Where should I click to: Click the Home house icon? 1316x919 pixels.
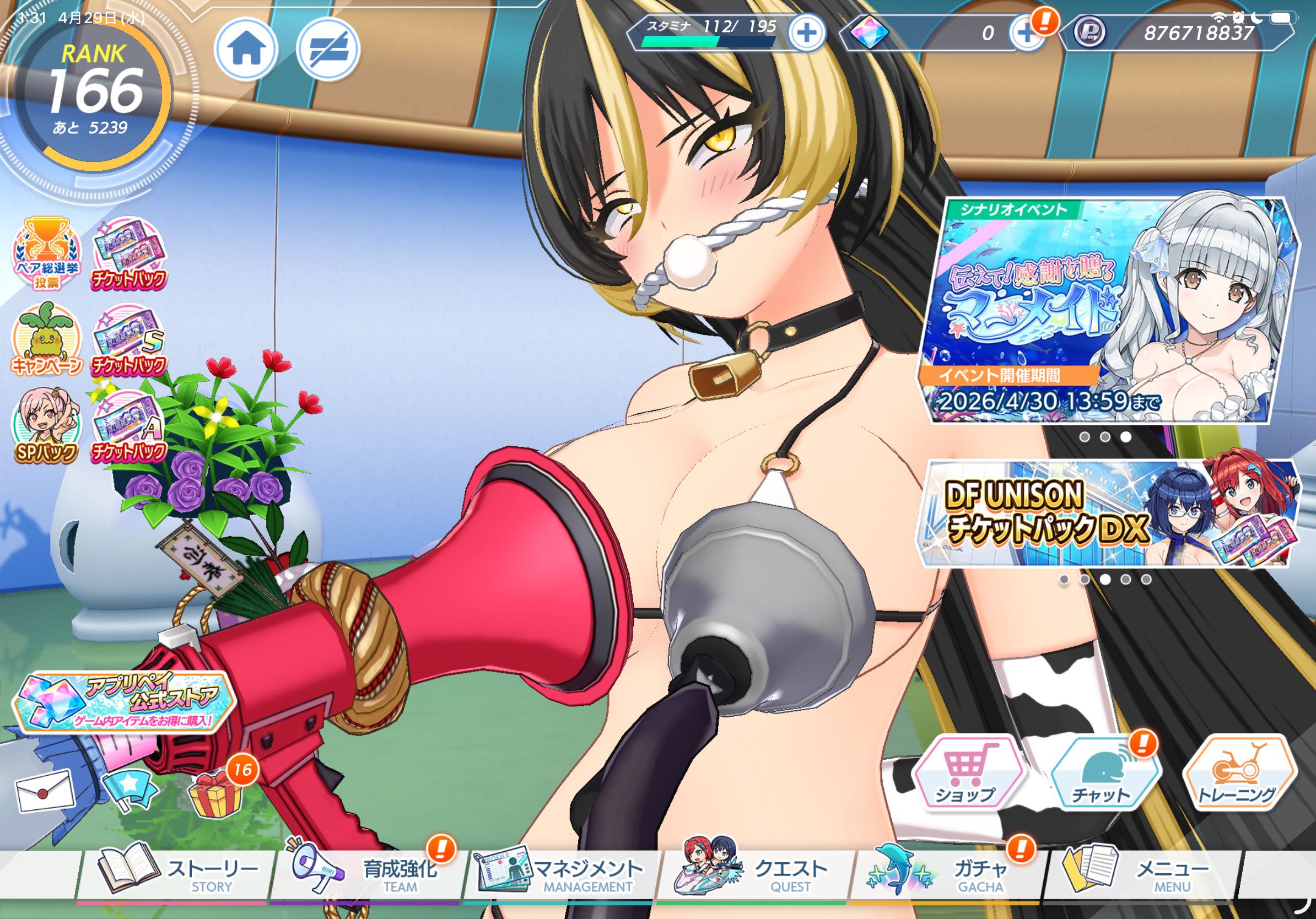(x=246, y=49)
